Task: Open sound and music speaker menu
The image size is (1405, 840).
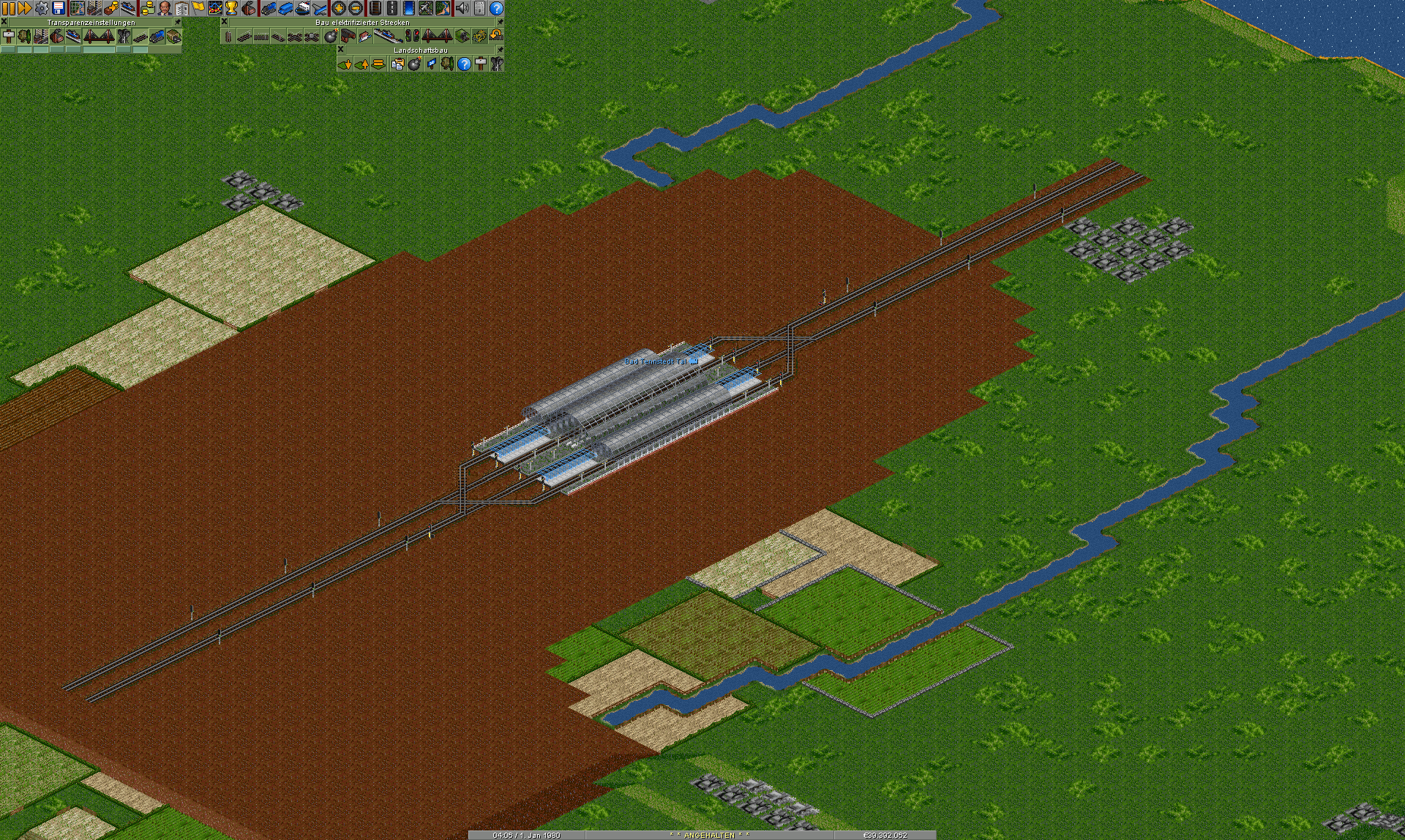Action: pos(462,8)
